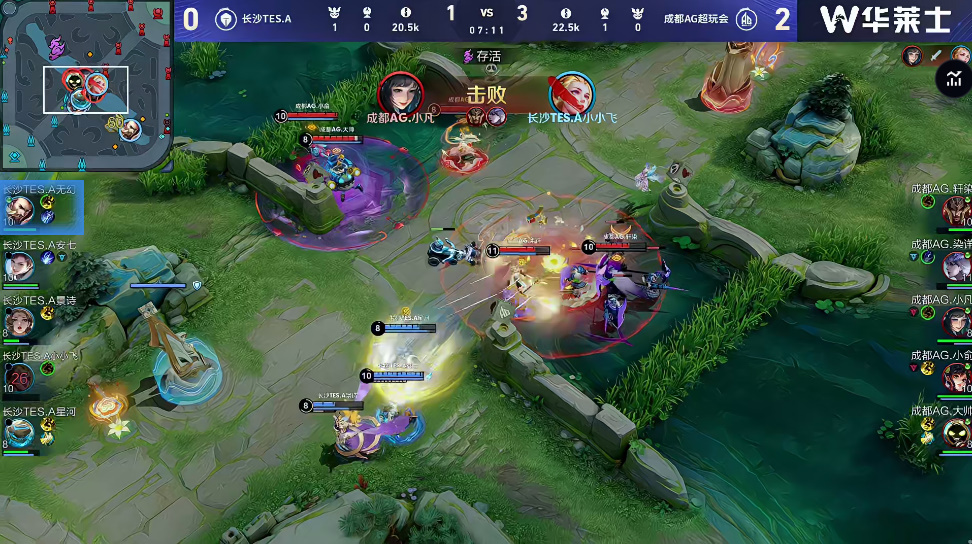
Task: Select the dead player portrait showing 26
Action: tap(19, 377)
